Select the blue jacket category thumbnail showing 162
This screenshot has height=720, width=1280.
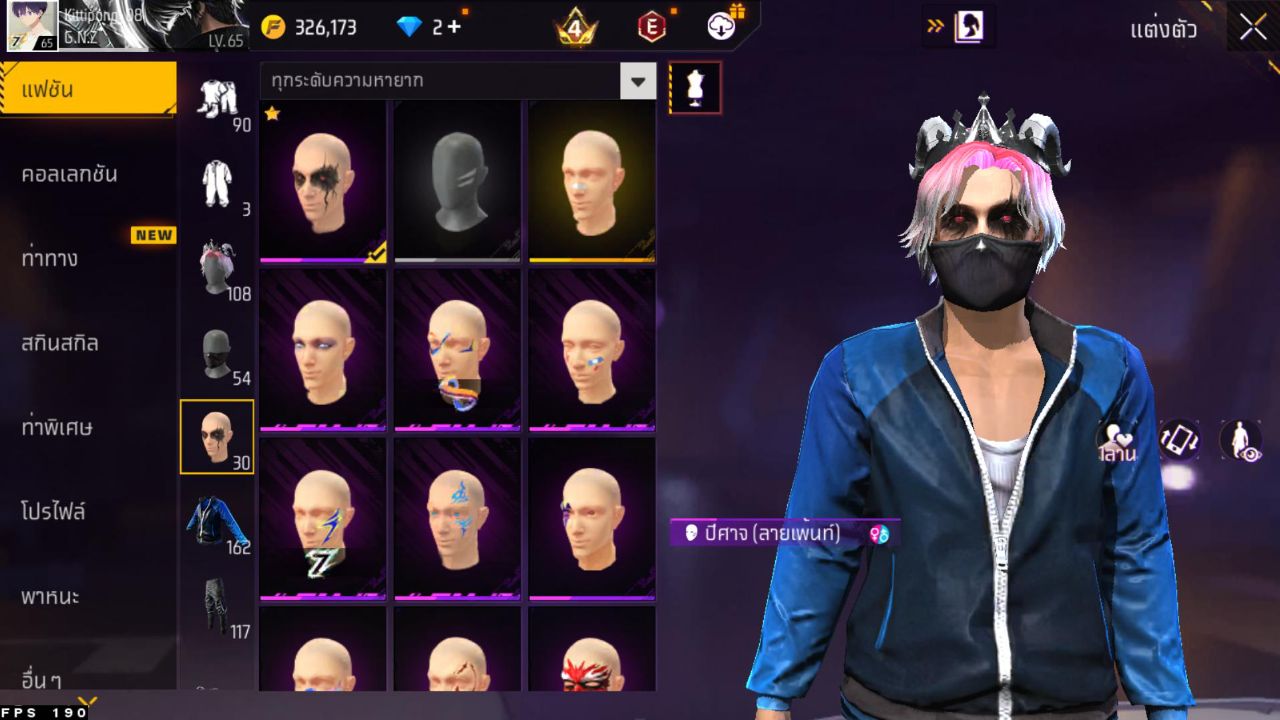point(217,520)
